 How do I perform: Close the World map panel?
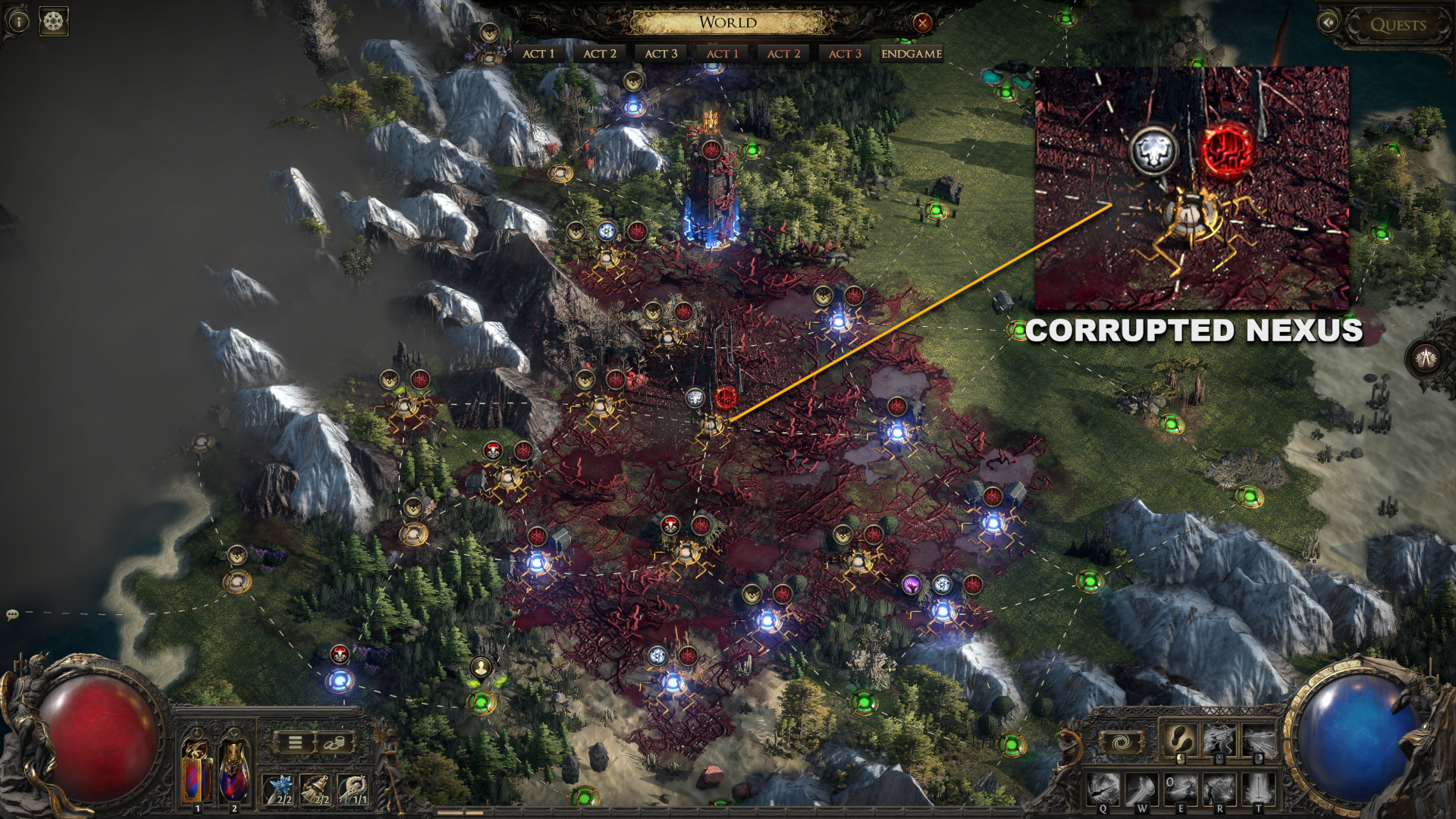(x=922, y=23)
